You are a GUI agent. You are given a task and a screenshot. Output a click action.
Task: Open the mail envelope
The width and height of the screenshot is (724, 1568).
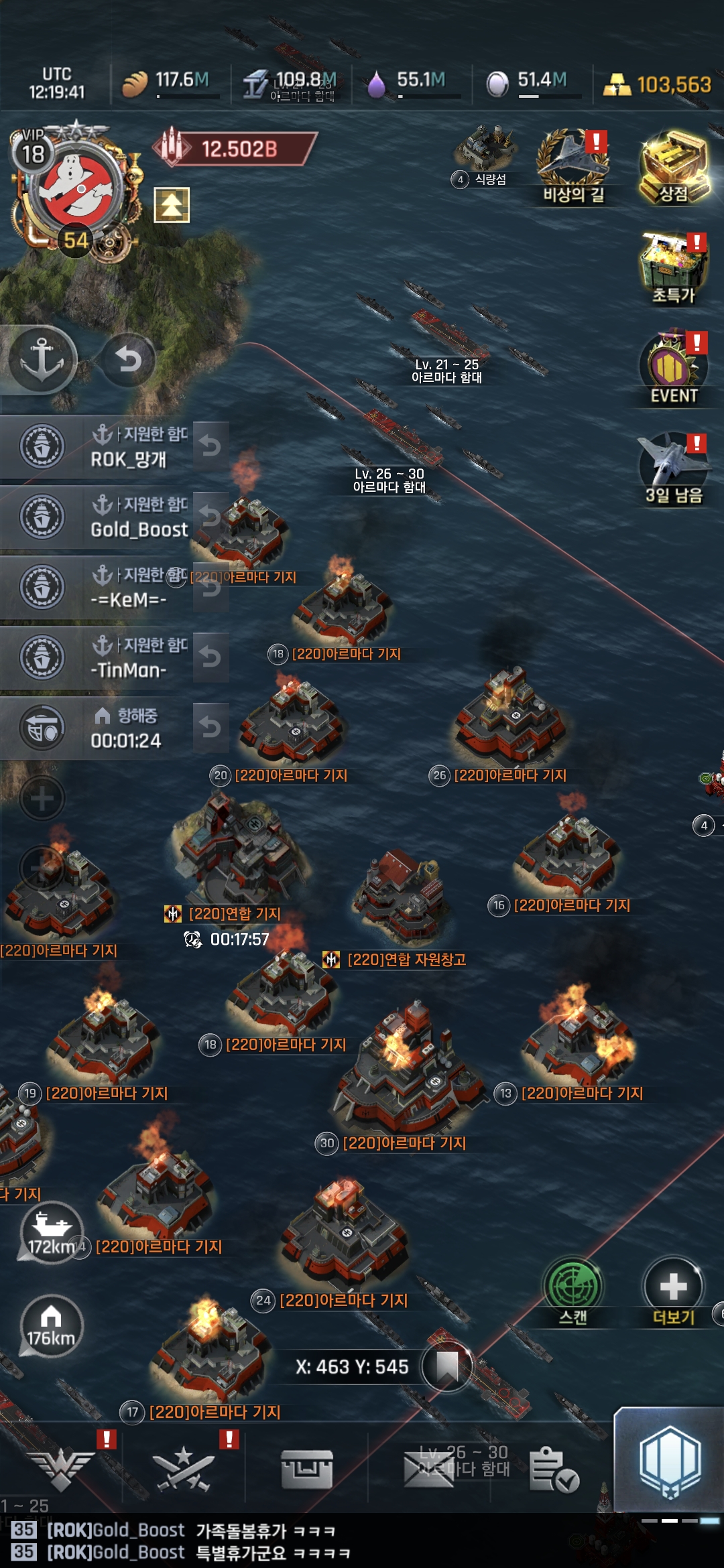point(428,1469)
